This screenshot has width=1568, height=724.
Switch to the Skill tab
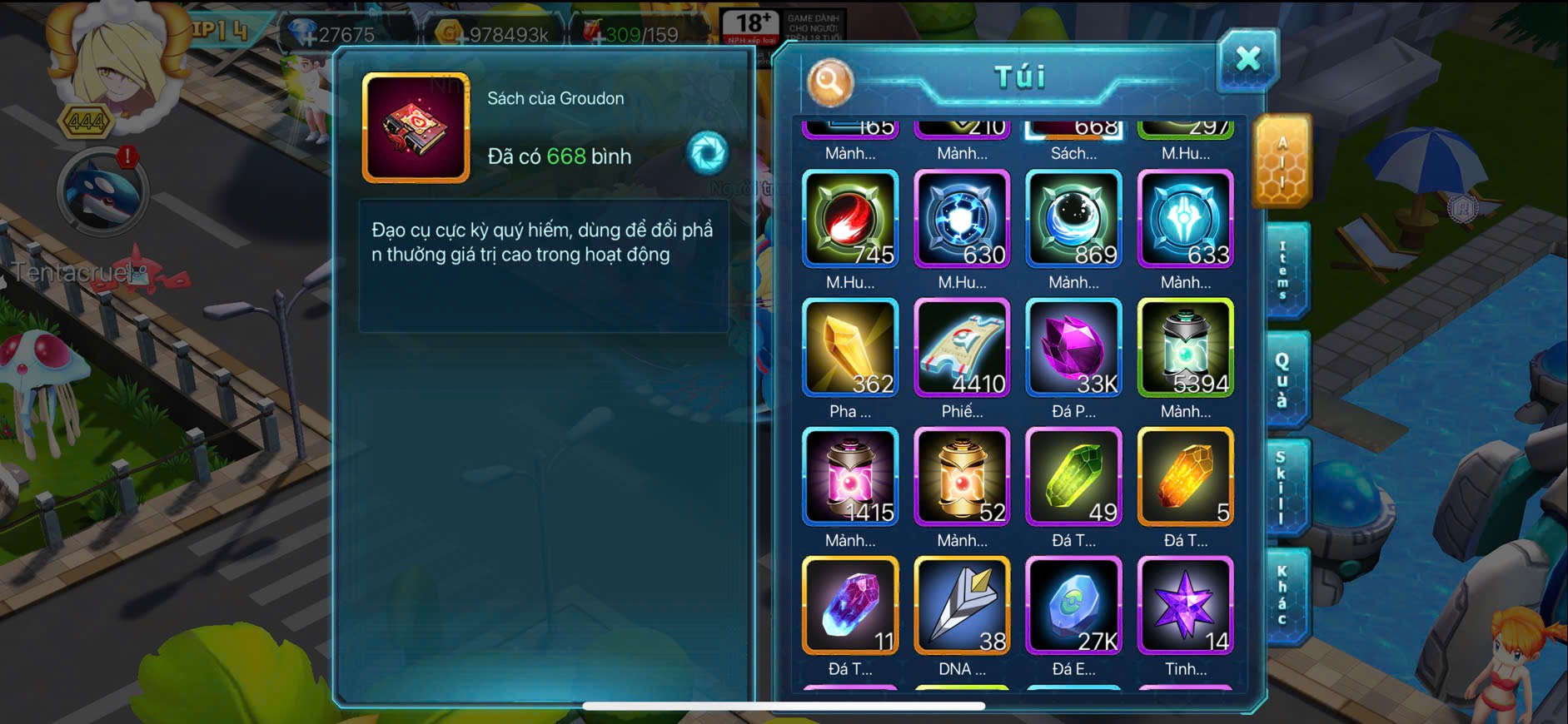click(x=1283, y=488)
